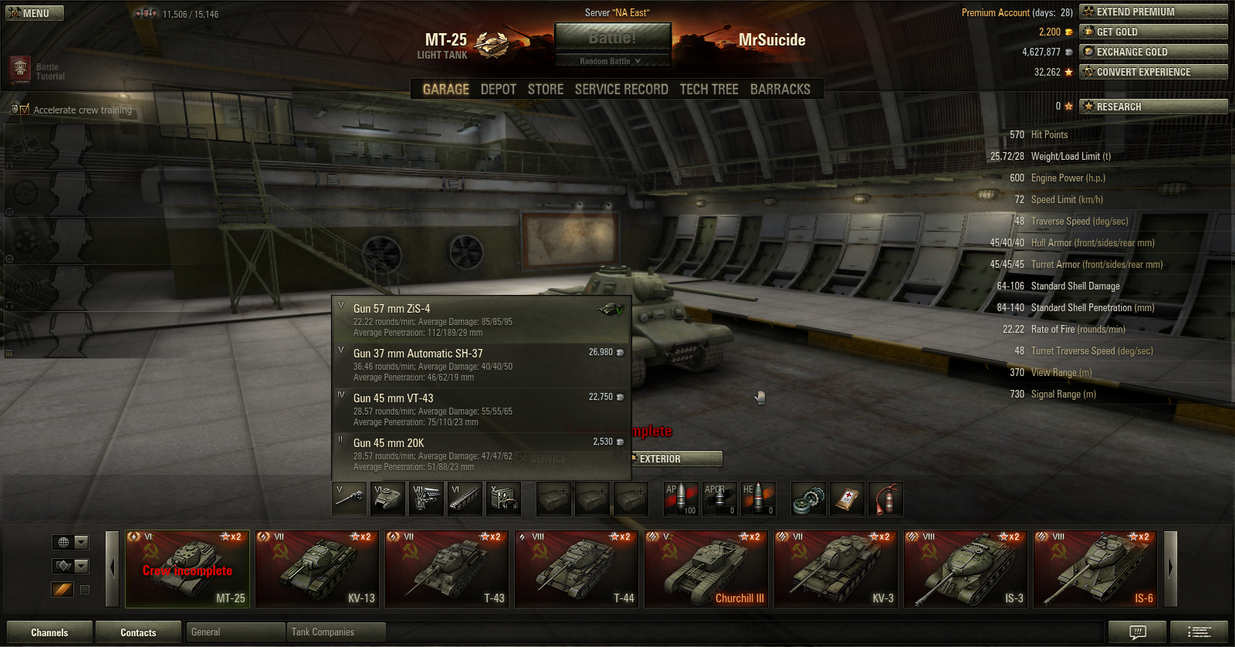Screen dimensions: 1235x647
Task: View the Service Record tab
Action: 621,89
